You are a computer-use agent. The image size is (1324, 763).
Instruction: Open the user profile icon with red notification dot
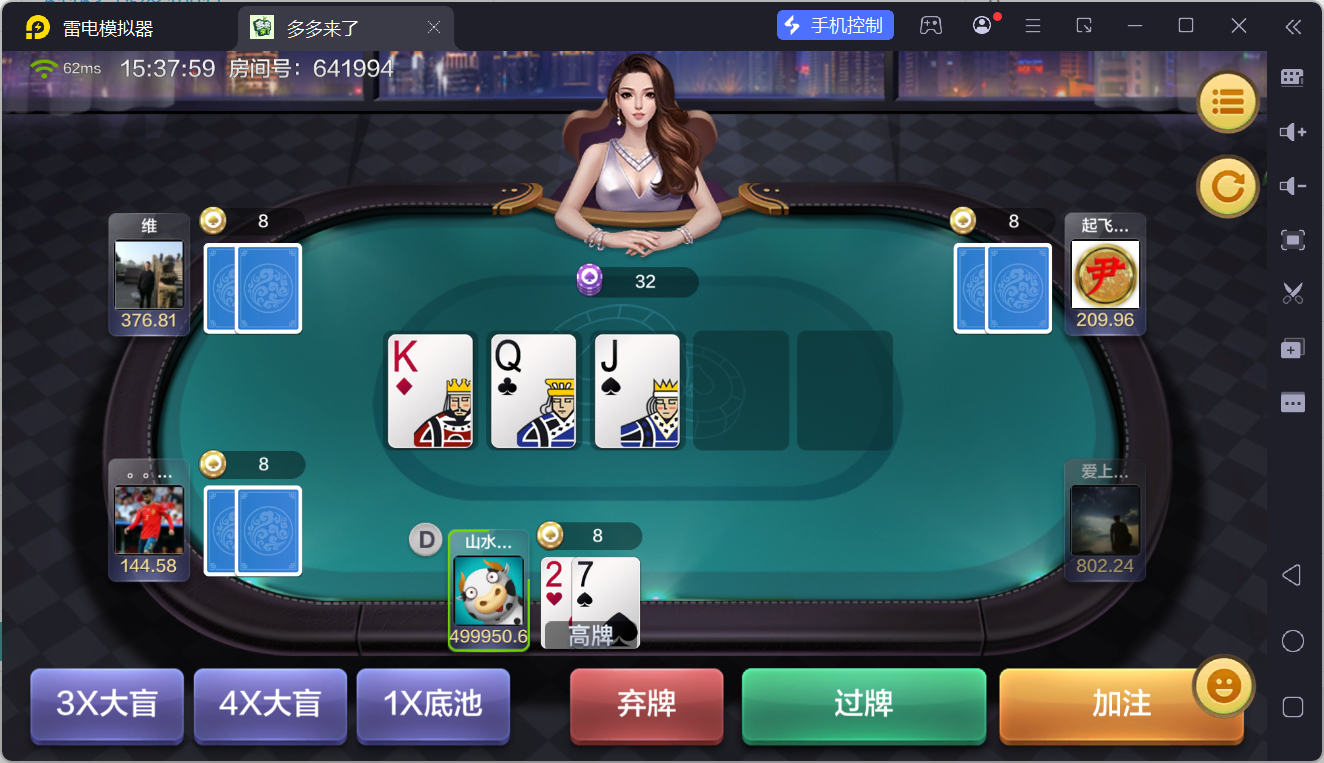coord(981,25)
